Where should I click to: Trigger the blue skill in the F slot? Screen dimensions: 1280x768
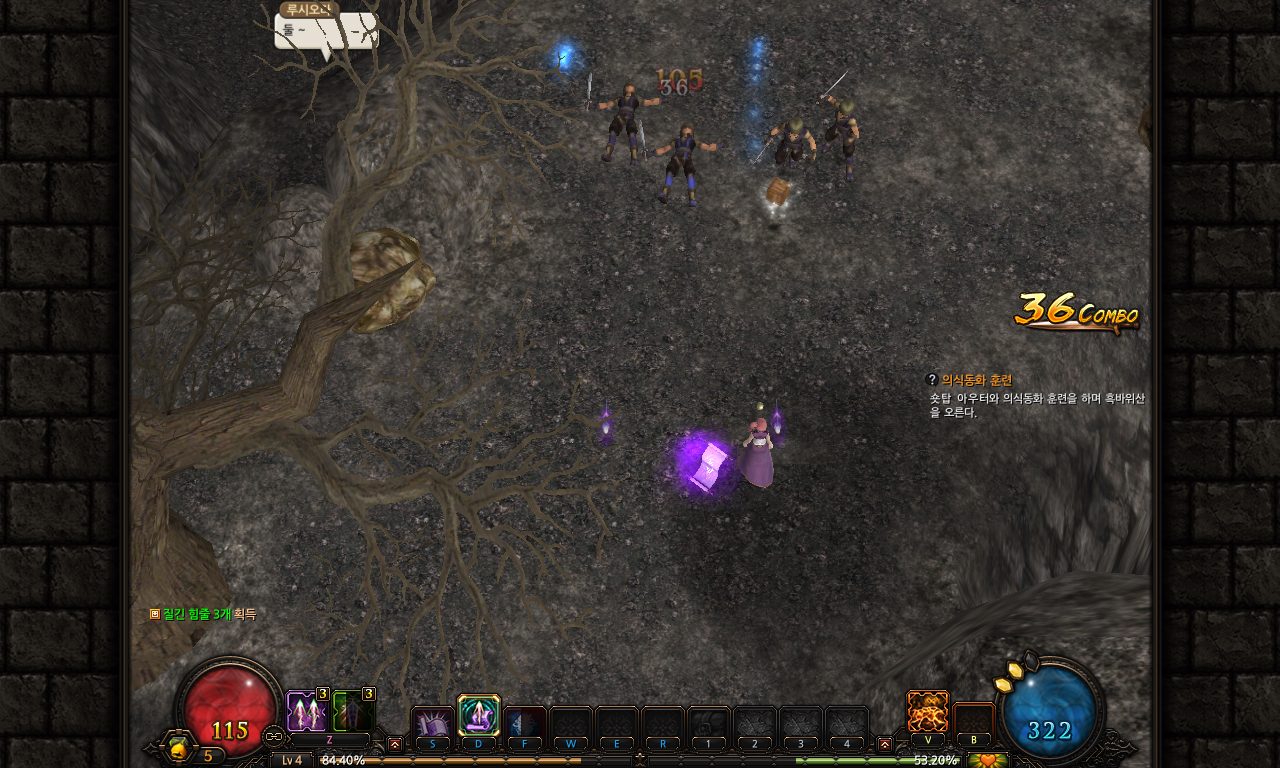524,724
